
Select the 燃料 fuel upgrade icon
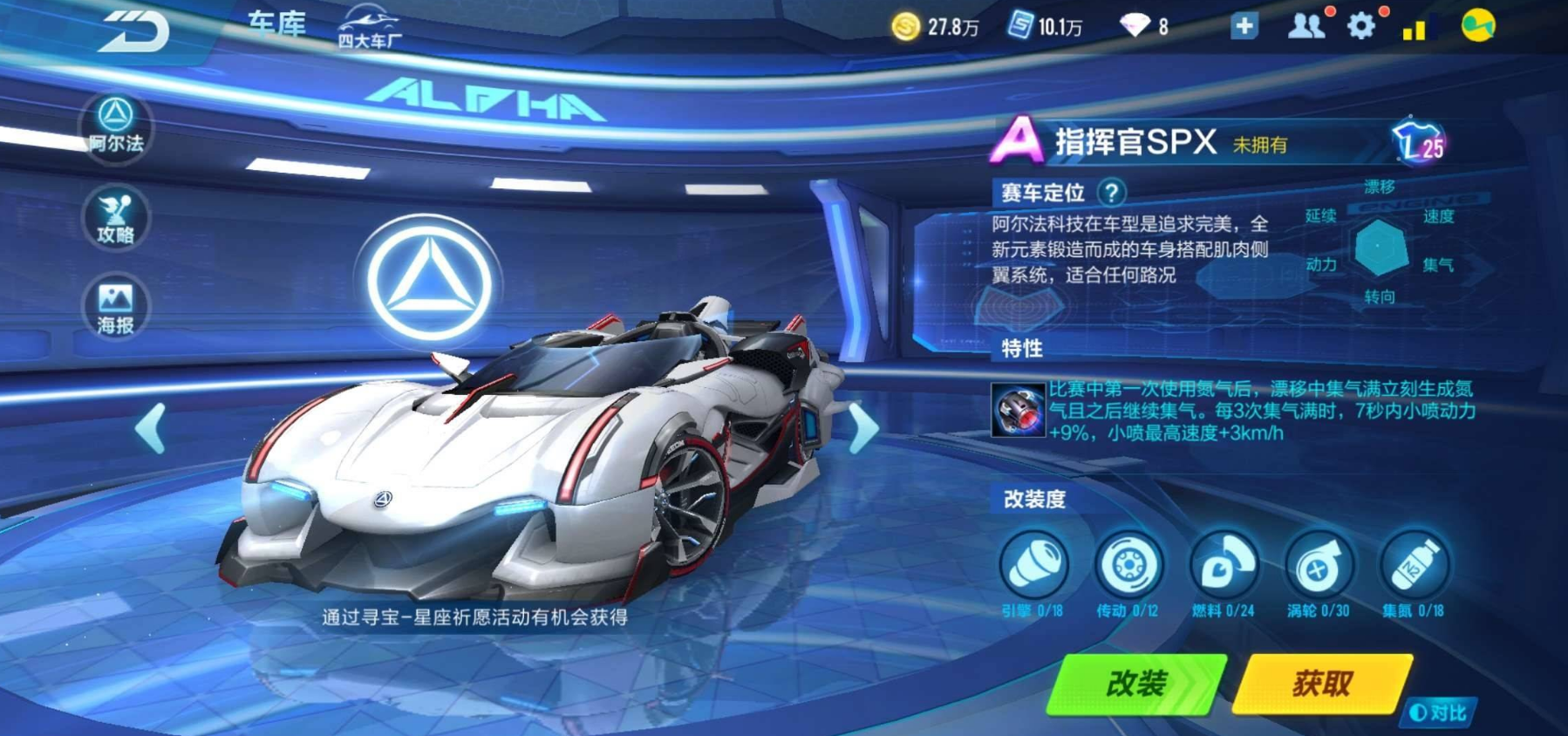coord(1224,567)
